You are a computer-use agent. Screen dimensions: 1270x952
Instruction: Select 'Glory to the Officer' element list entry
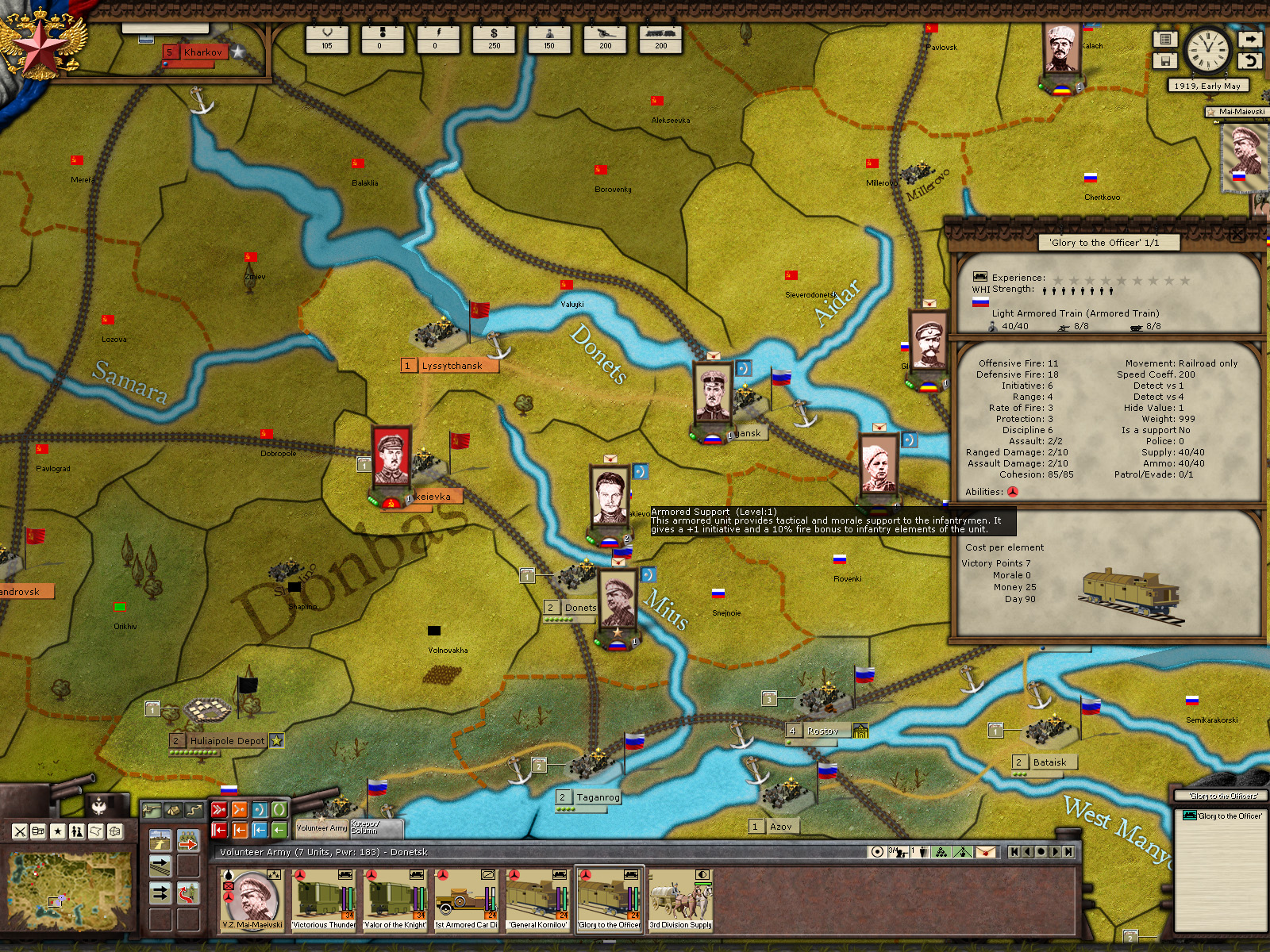click(x=1222, y=816)
